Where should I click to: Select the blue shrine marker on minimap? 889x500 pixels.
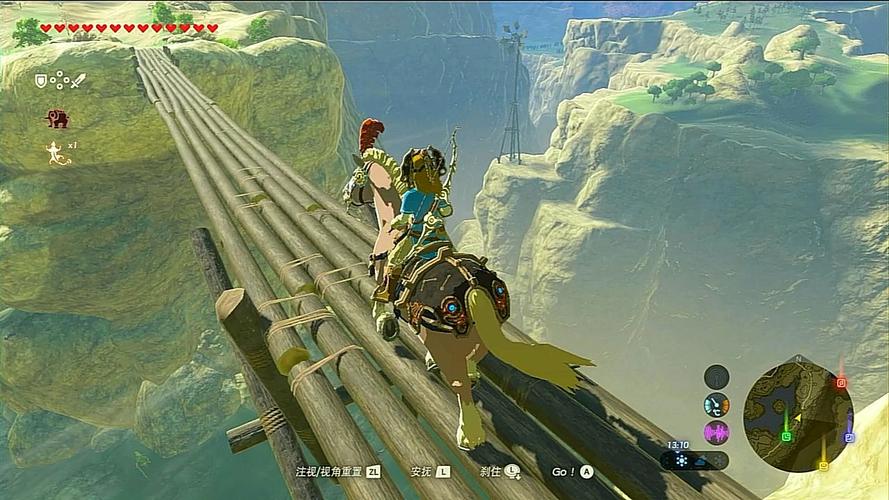[848, 437]
